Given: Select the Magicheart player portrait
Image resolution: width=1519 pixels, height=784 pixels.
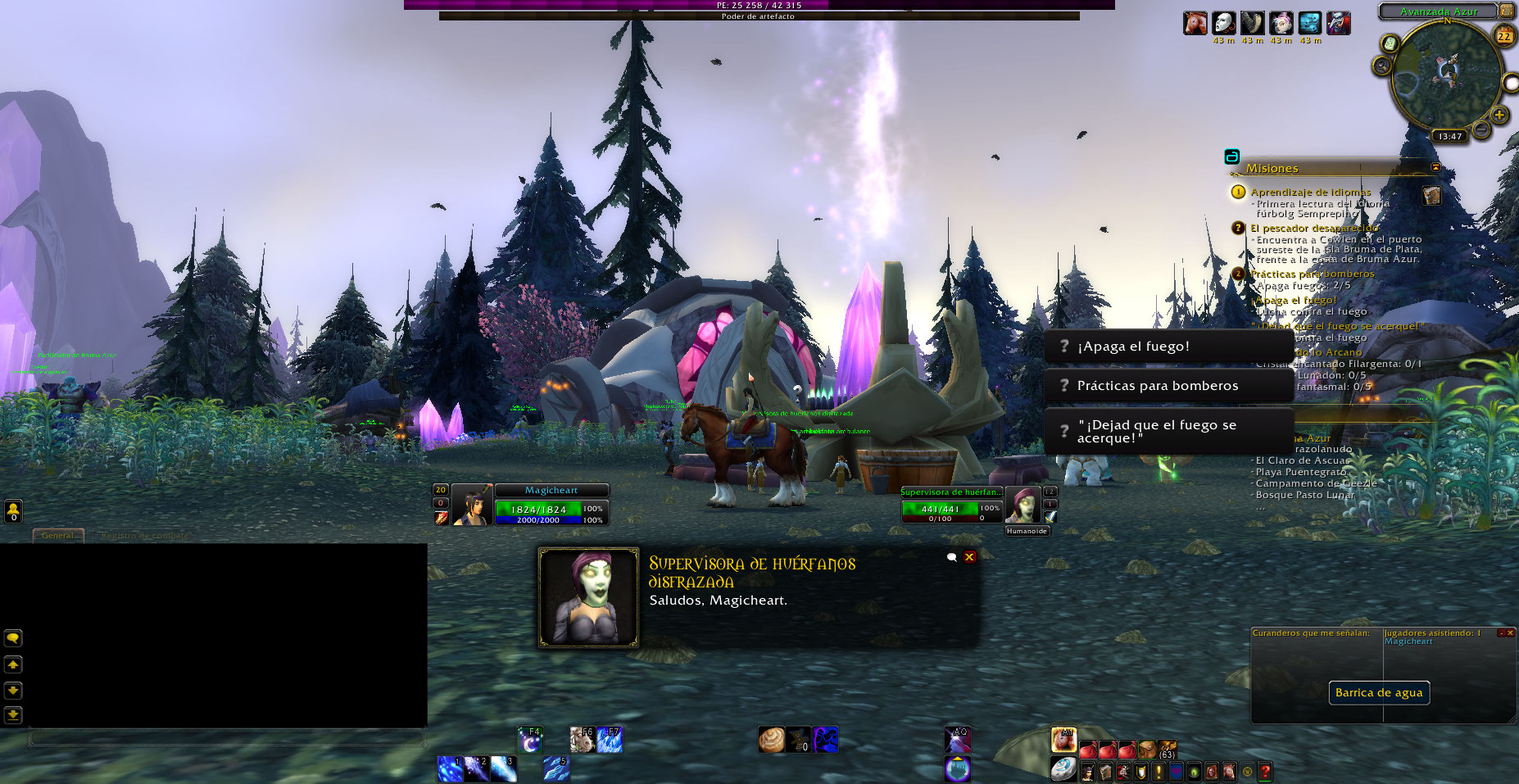Looking at the screenshot, I should point(473,505).
